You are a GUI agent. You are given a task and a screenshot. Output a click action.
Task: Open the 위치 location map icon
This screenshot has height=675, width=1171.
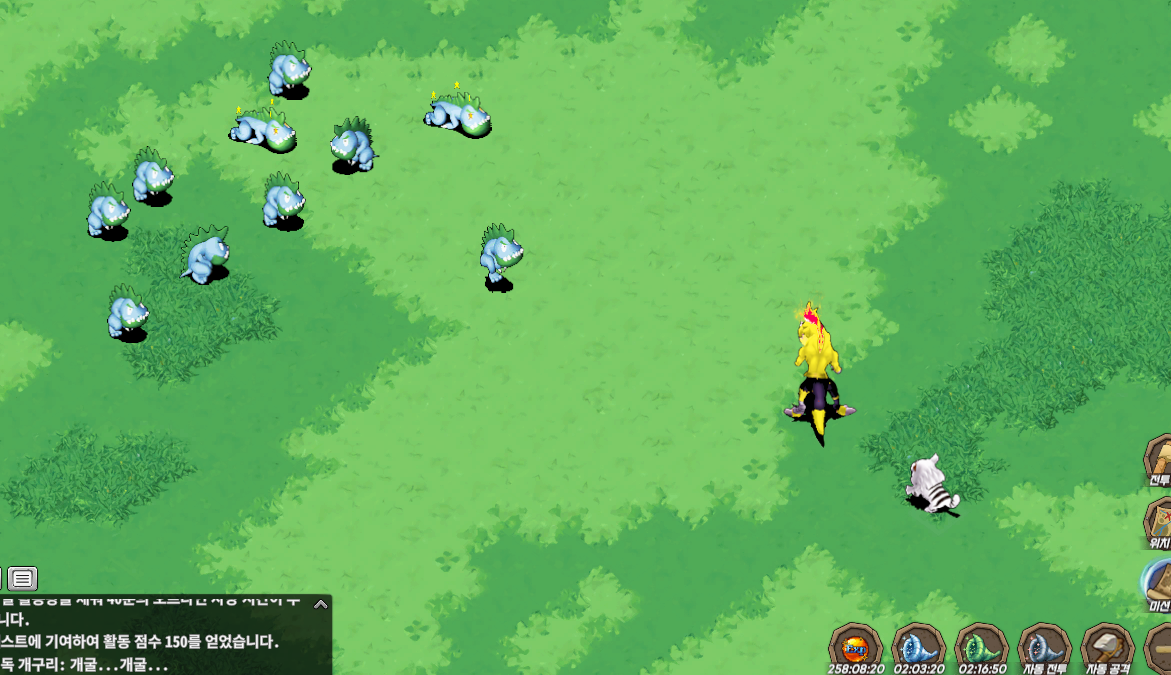pyautogui.click(x=1160, y=520)
